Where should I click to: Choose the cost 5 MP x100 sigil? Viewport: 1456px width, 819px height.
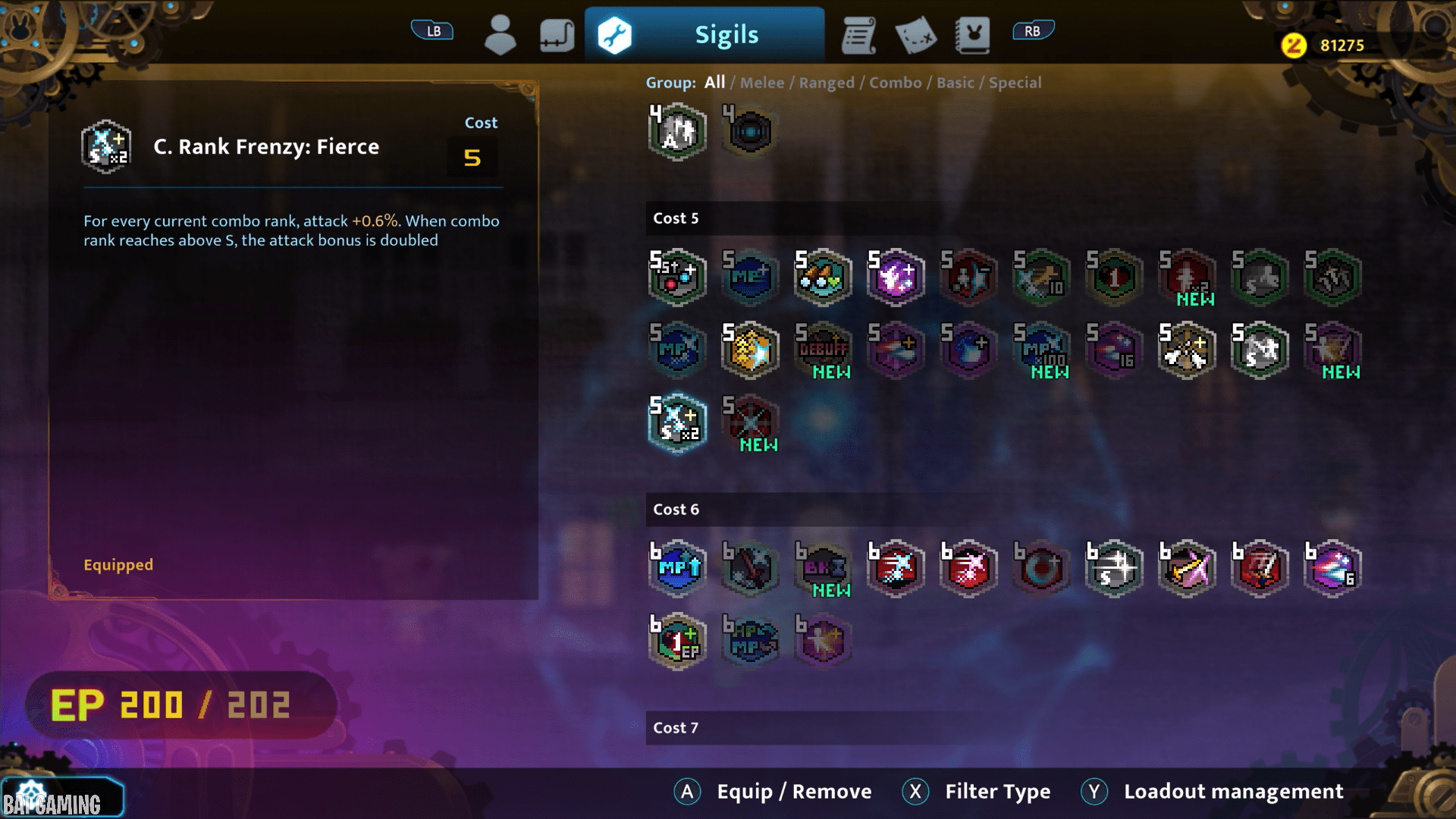click(x=1042, y=350)
